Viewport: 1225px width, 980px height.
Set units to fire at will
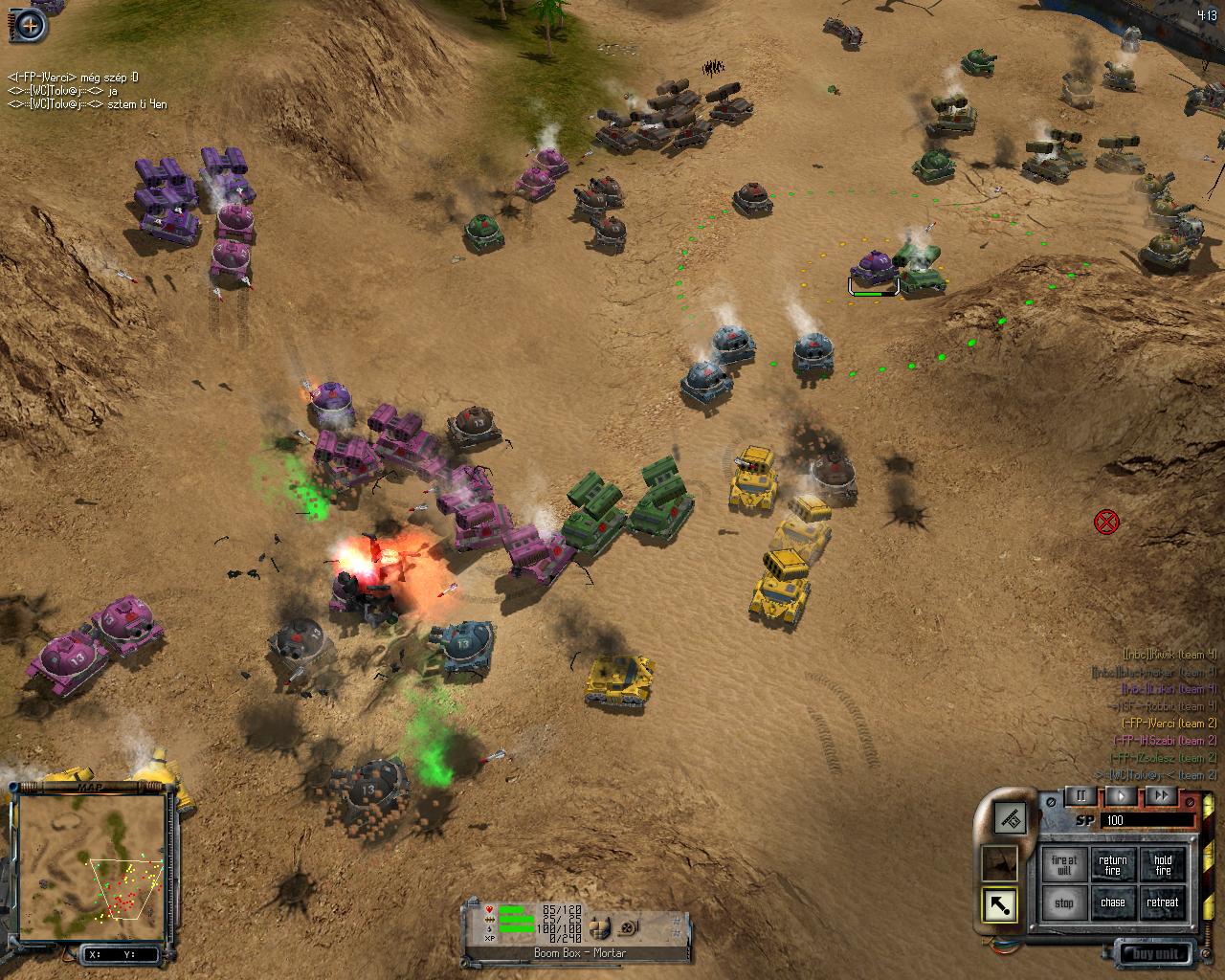click(x=1064, y=865)
